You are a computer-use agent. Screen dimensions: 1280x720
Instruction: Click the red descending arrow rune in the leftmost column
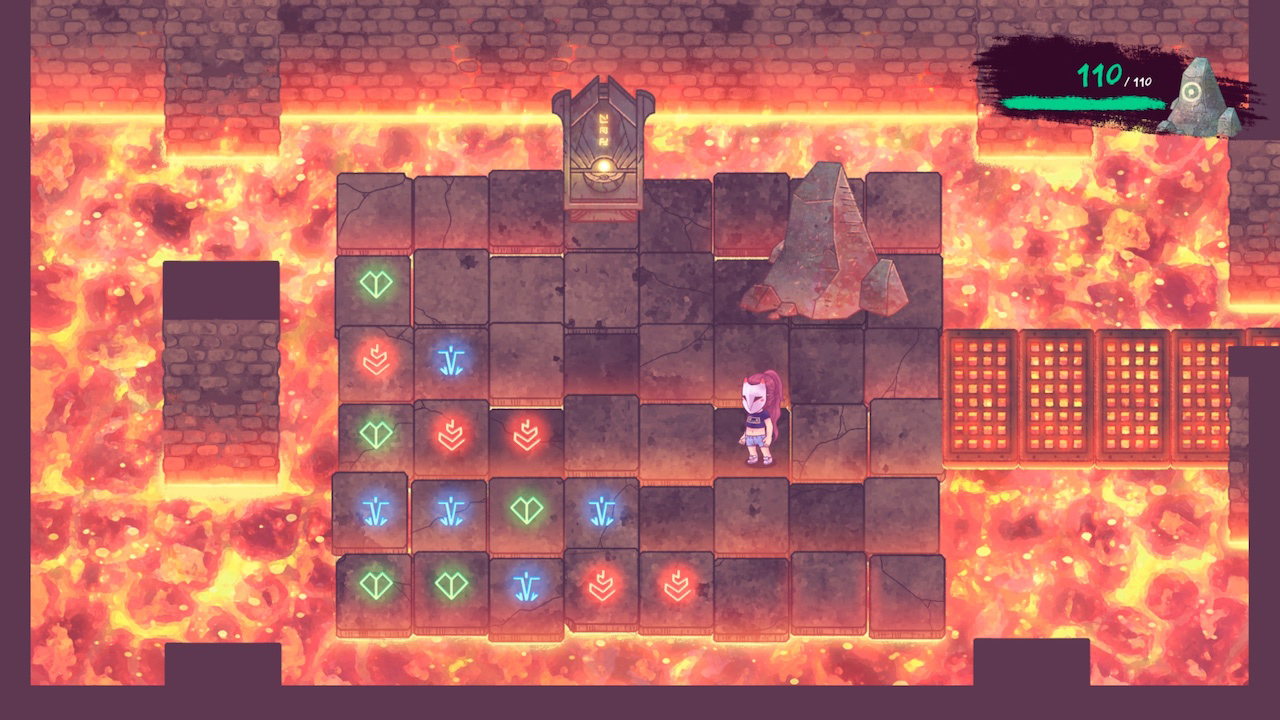(374, 361)
